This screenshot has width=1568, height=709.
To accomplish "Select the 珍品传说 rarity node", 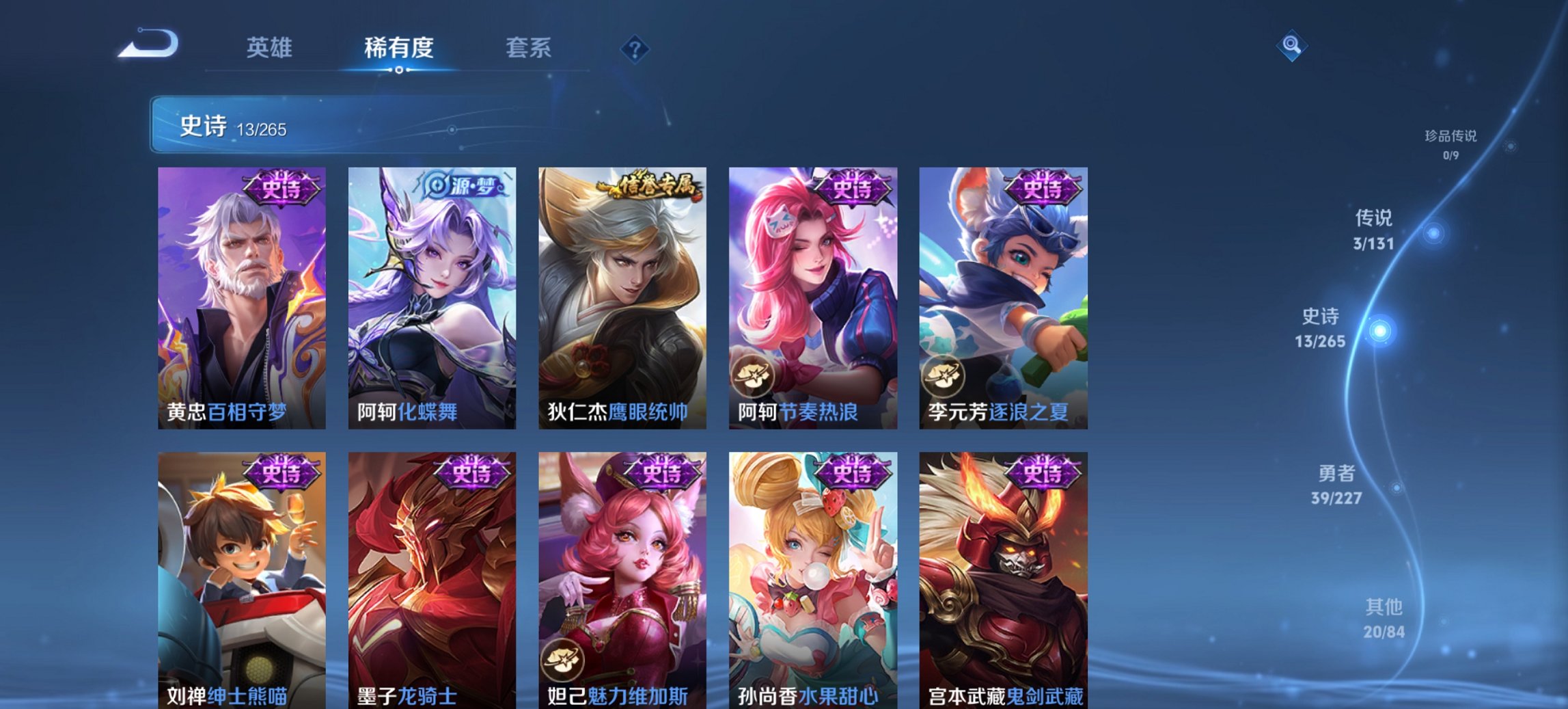I will coord(1452,137).
